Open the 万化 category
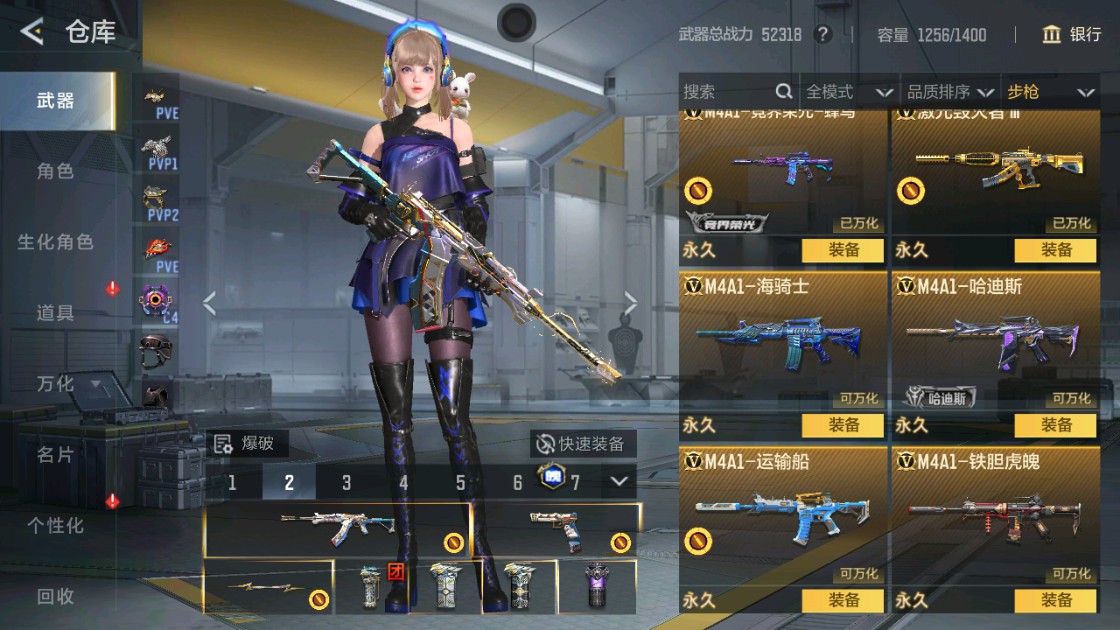The height and width of the screenshot is (630, 1120). tap(55, 384)
